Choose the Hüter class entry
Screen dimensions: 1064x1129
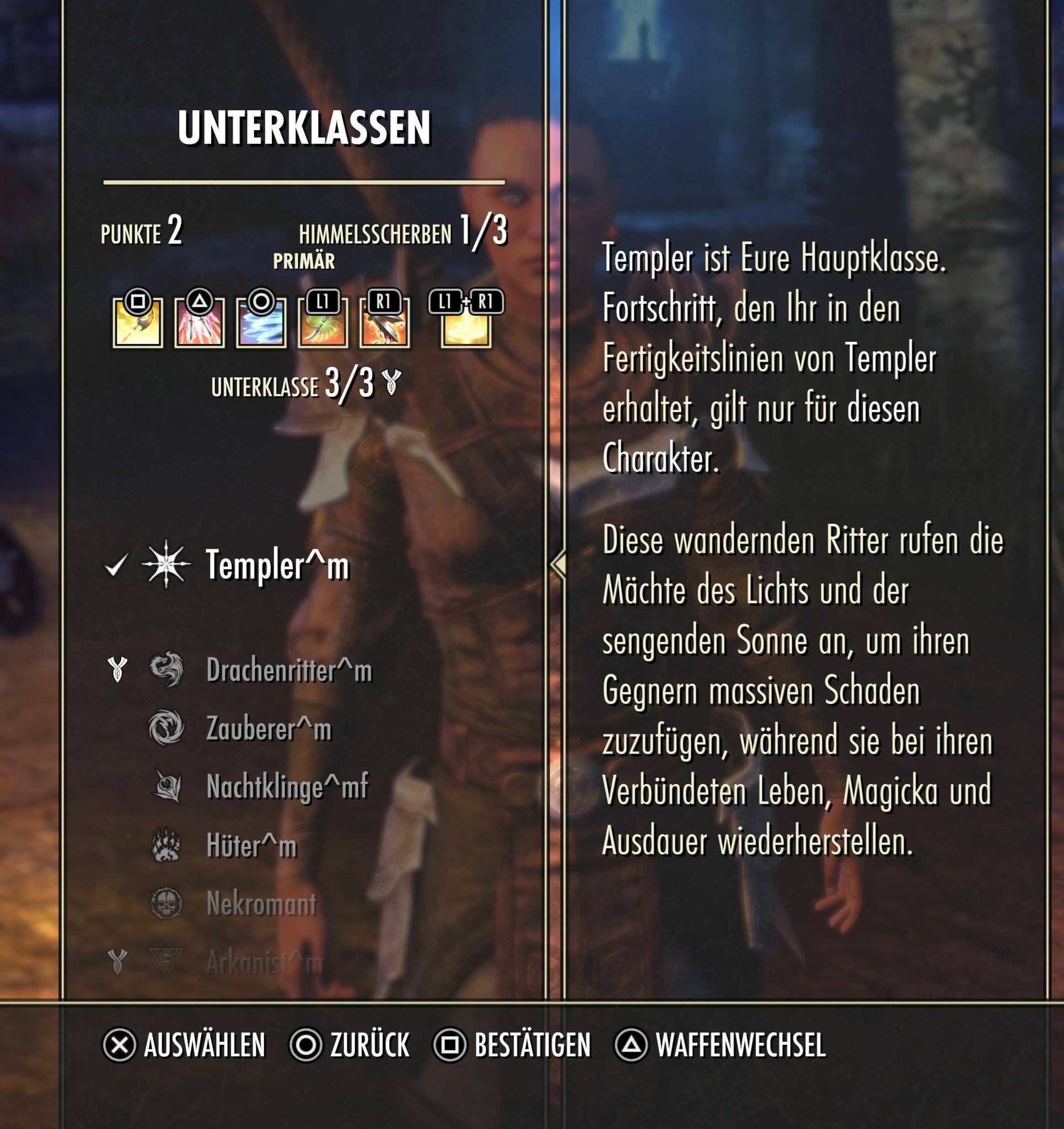(251, 846)
